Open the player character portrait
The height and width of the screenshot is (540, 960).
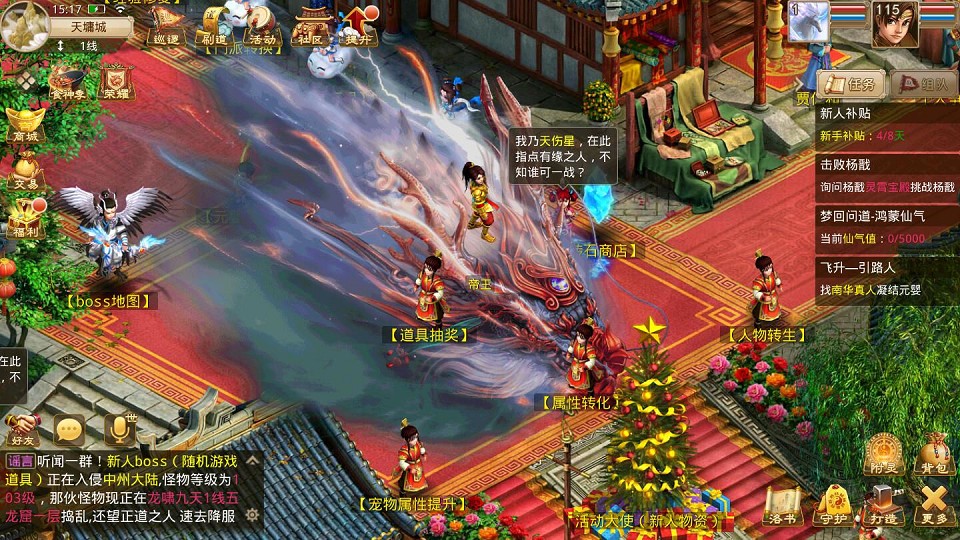point(894,24)
